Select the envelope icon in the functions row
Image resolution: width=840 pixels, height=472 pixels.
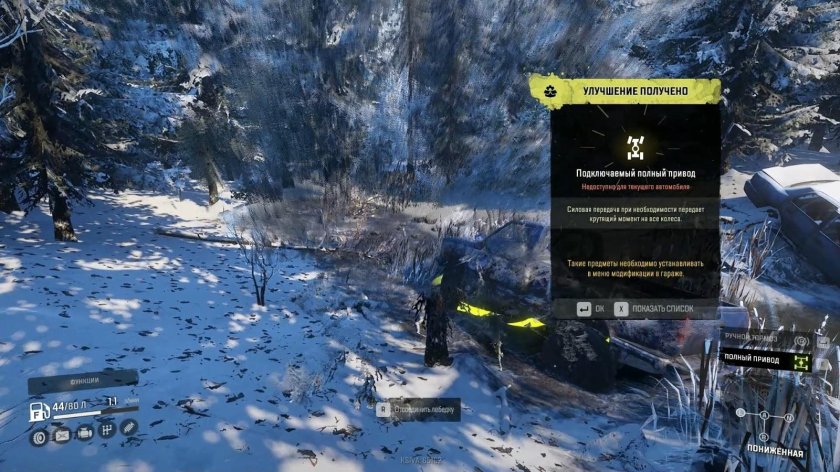tap(61, 435)
